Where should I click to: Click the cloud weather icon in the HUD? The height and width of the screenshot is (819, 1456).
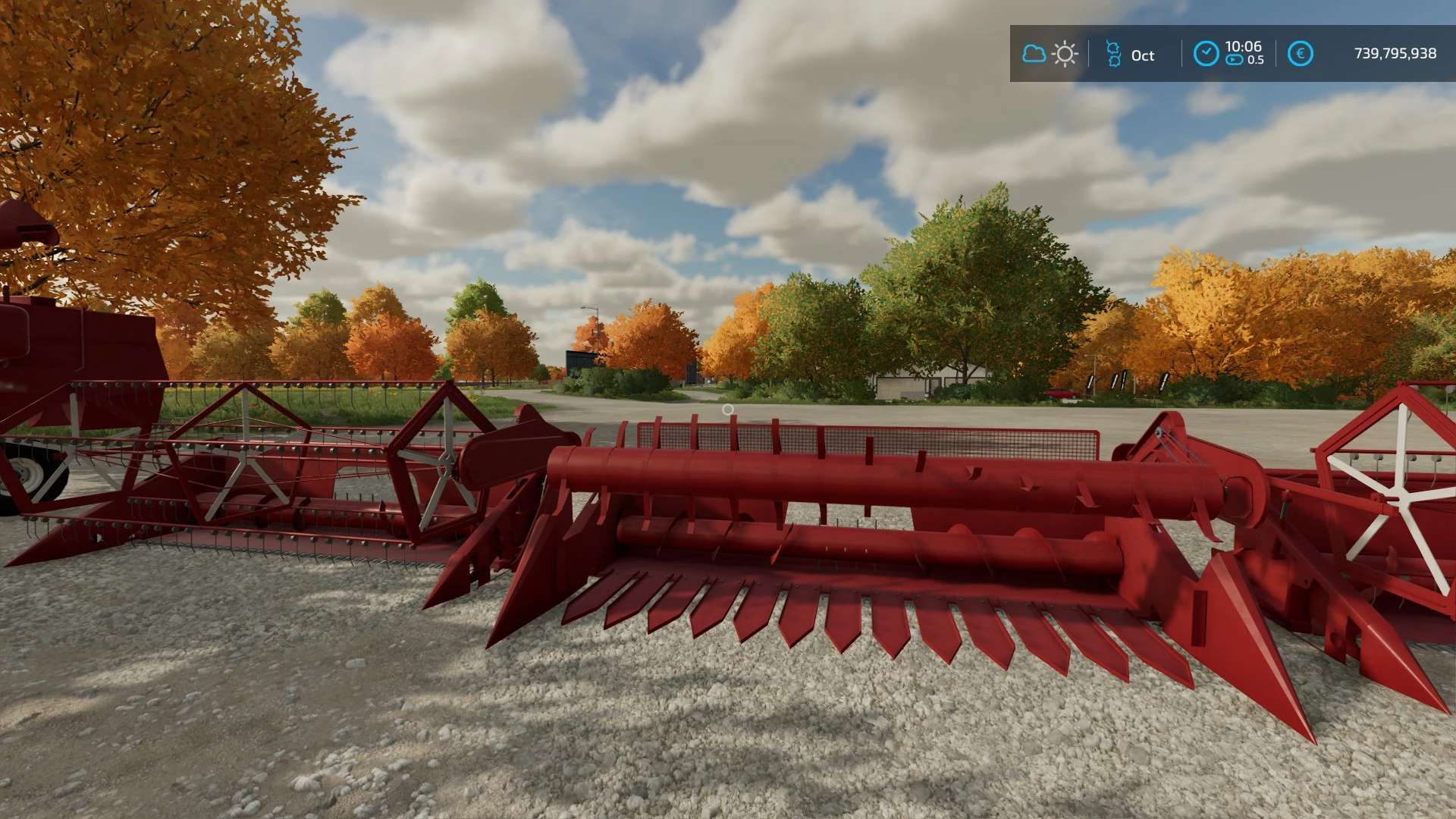pyautogui.click(x=1034, y=53)
